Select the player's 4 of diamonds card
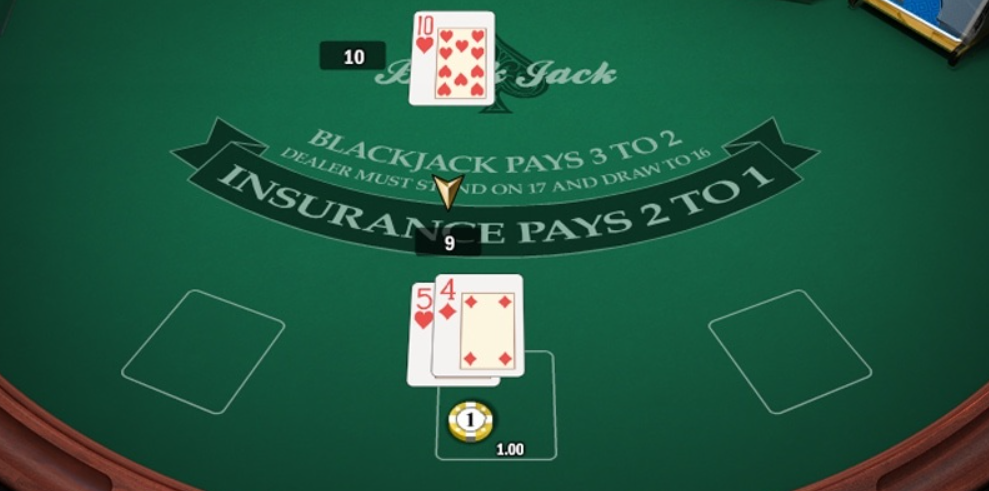 [478, 326]
